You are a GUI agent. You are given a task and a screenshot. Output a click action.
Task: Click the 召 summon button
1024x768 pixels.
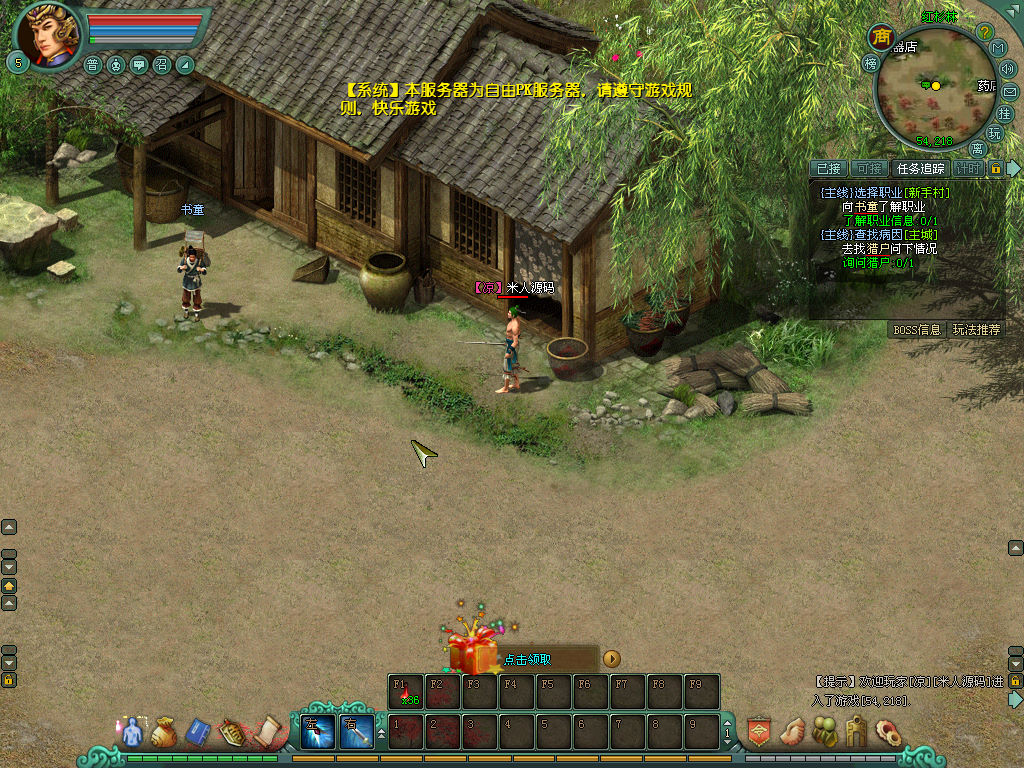click(162, 65)
